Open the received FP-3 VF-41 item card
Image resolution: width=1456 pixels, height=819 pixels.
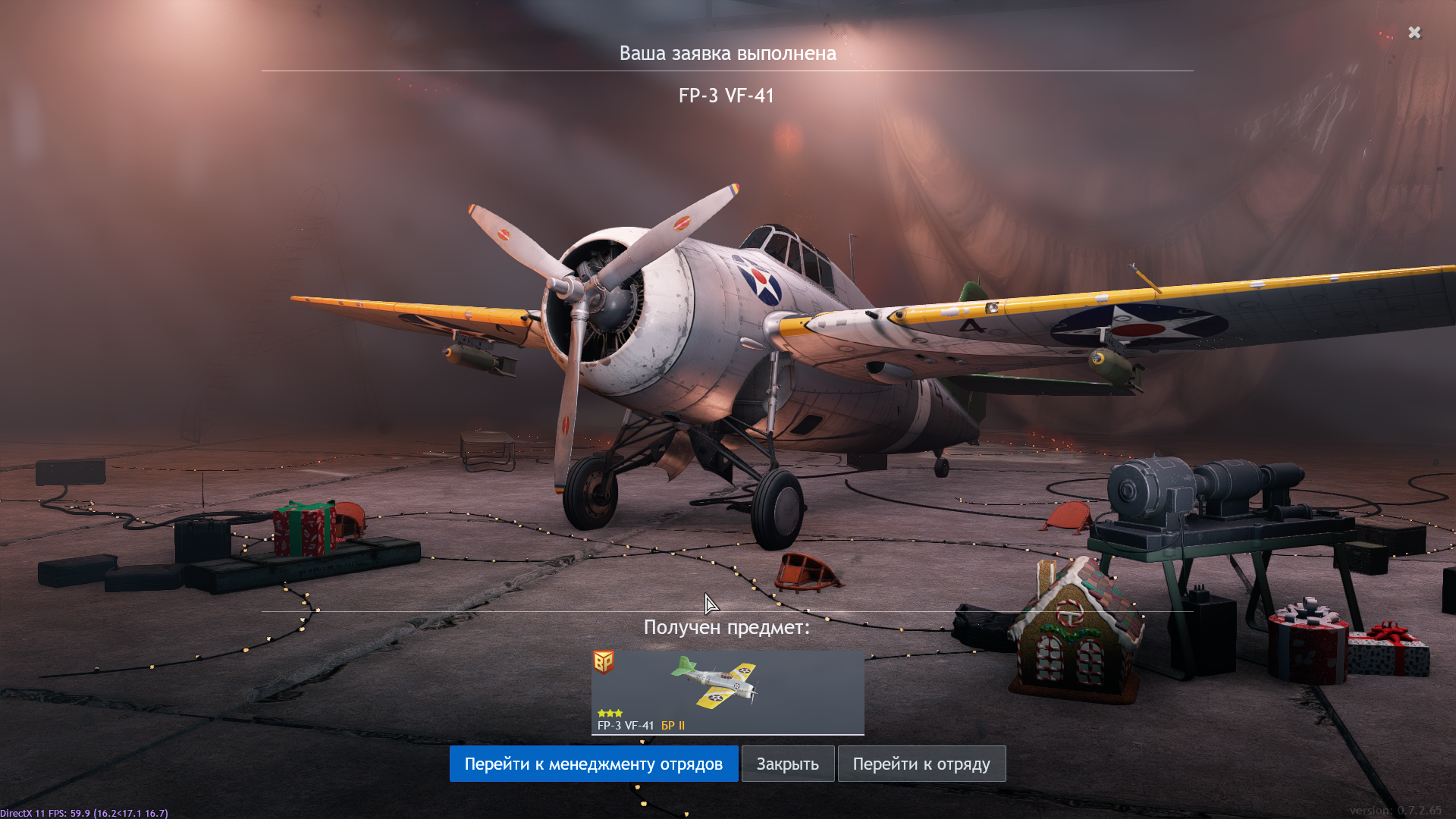pos(727,692)
